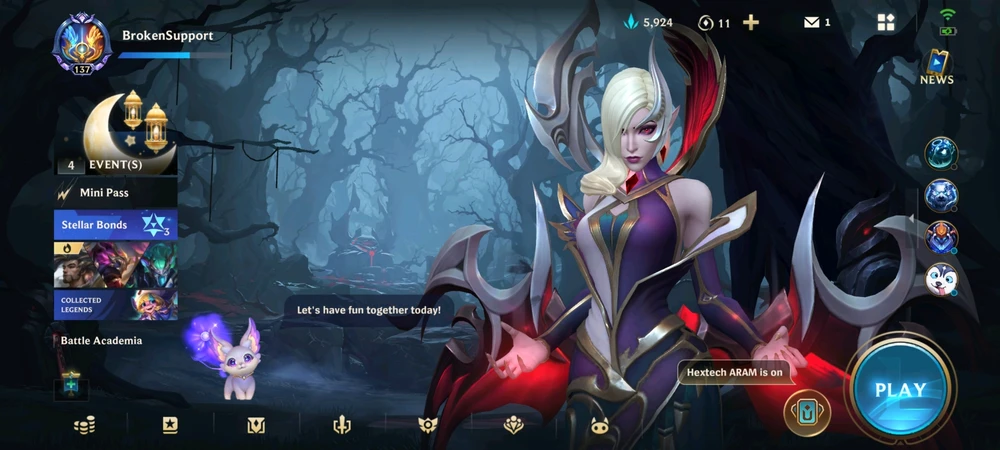Open the Mini Pass entry
The height and width of the screenshot is (450, 1000).
pos(115,193)
